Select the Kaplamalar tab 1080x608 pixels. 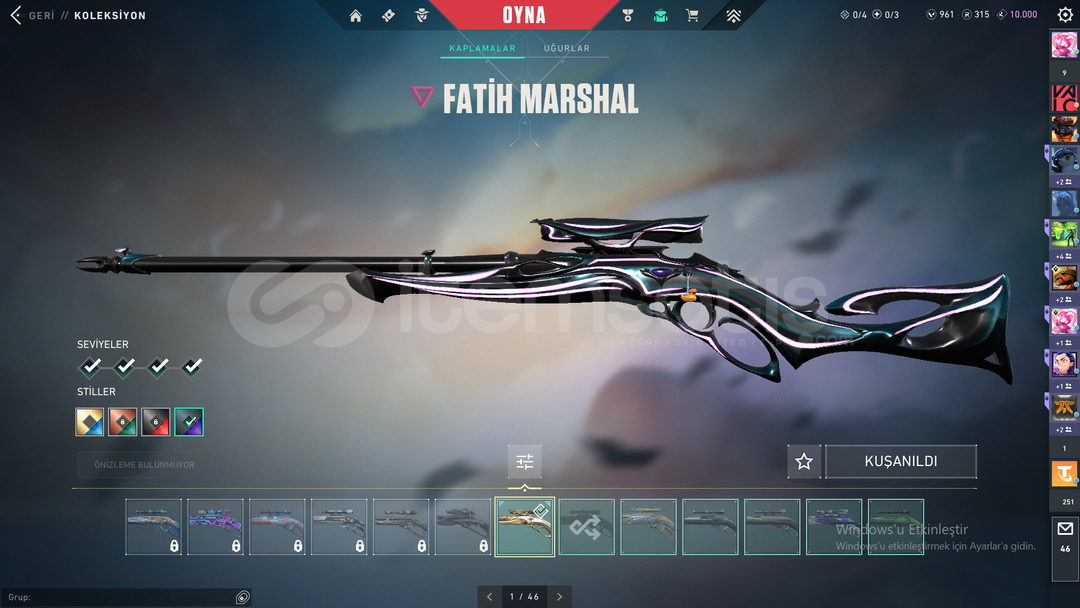coord(482,48)
